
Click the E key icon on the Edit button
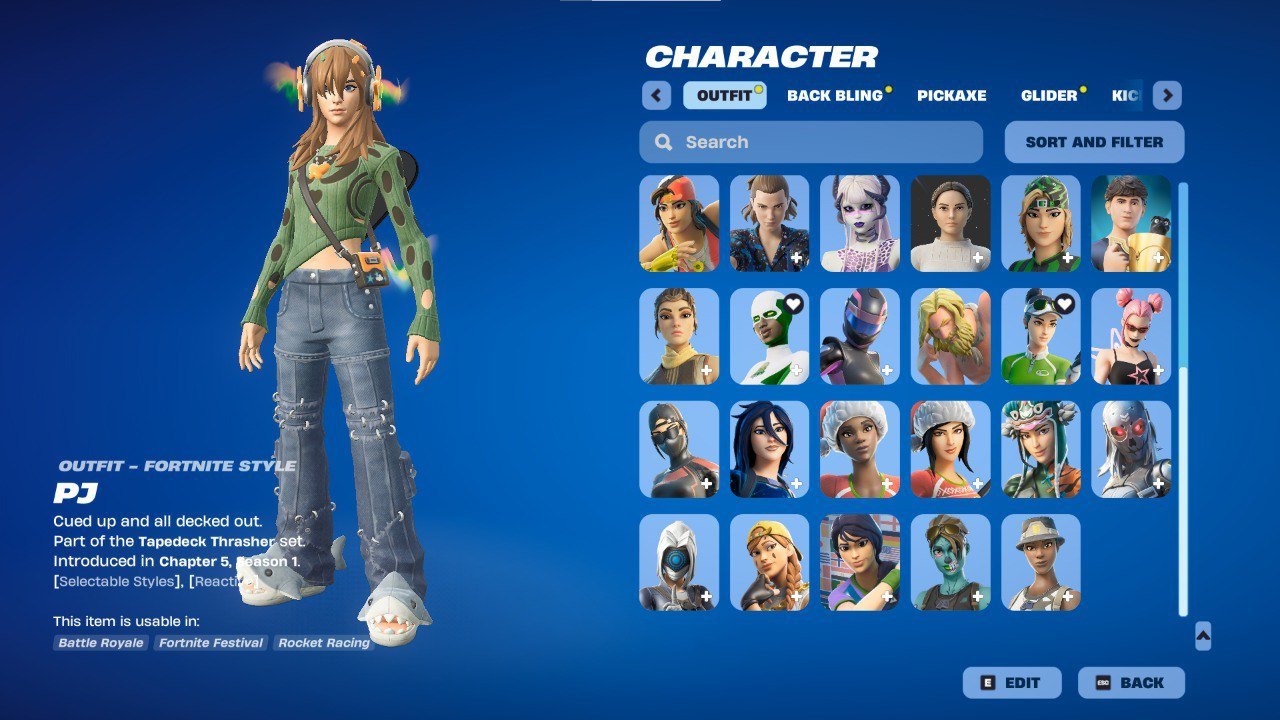(x=986, y=683)
